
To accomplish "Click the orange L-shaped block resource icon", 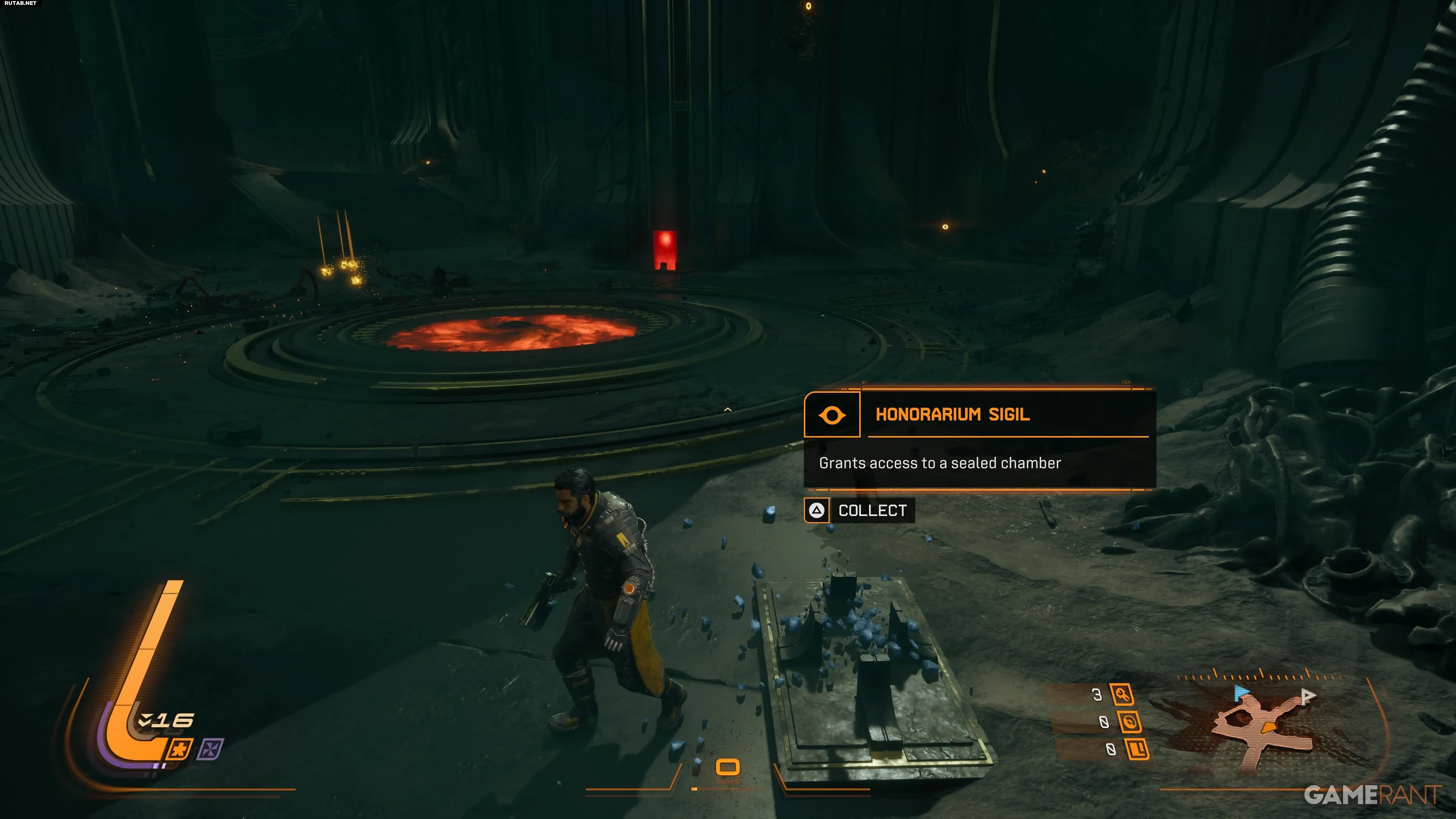I will click(x=1137, y=750).
